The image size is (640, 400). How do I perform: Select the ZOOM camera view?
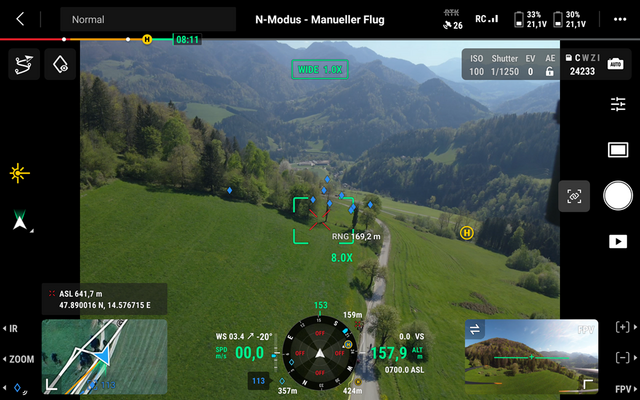pos(20,358)
